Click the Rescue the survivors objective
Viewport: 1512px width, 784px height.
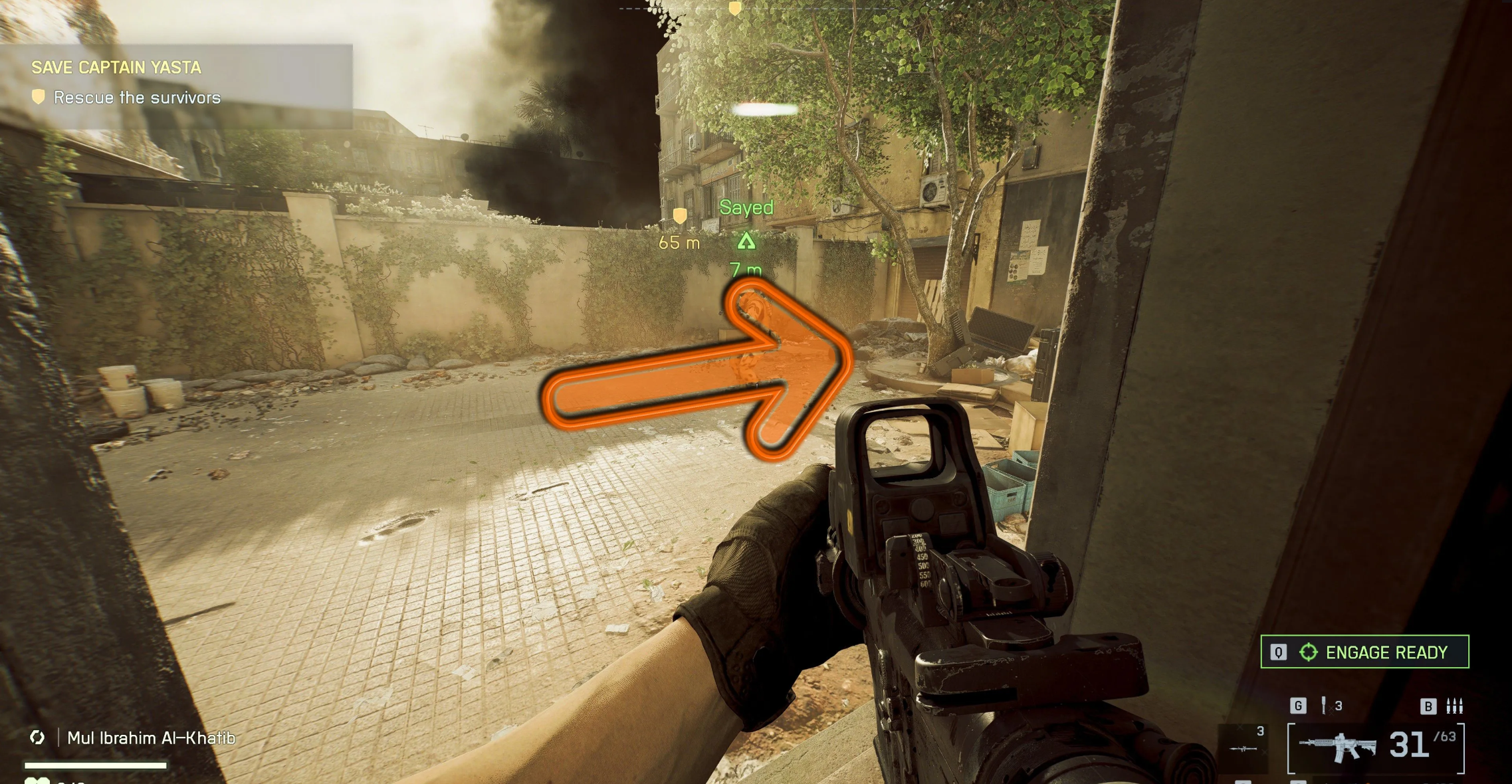[136, 98]
